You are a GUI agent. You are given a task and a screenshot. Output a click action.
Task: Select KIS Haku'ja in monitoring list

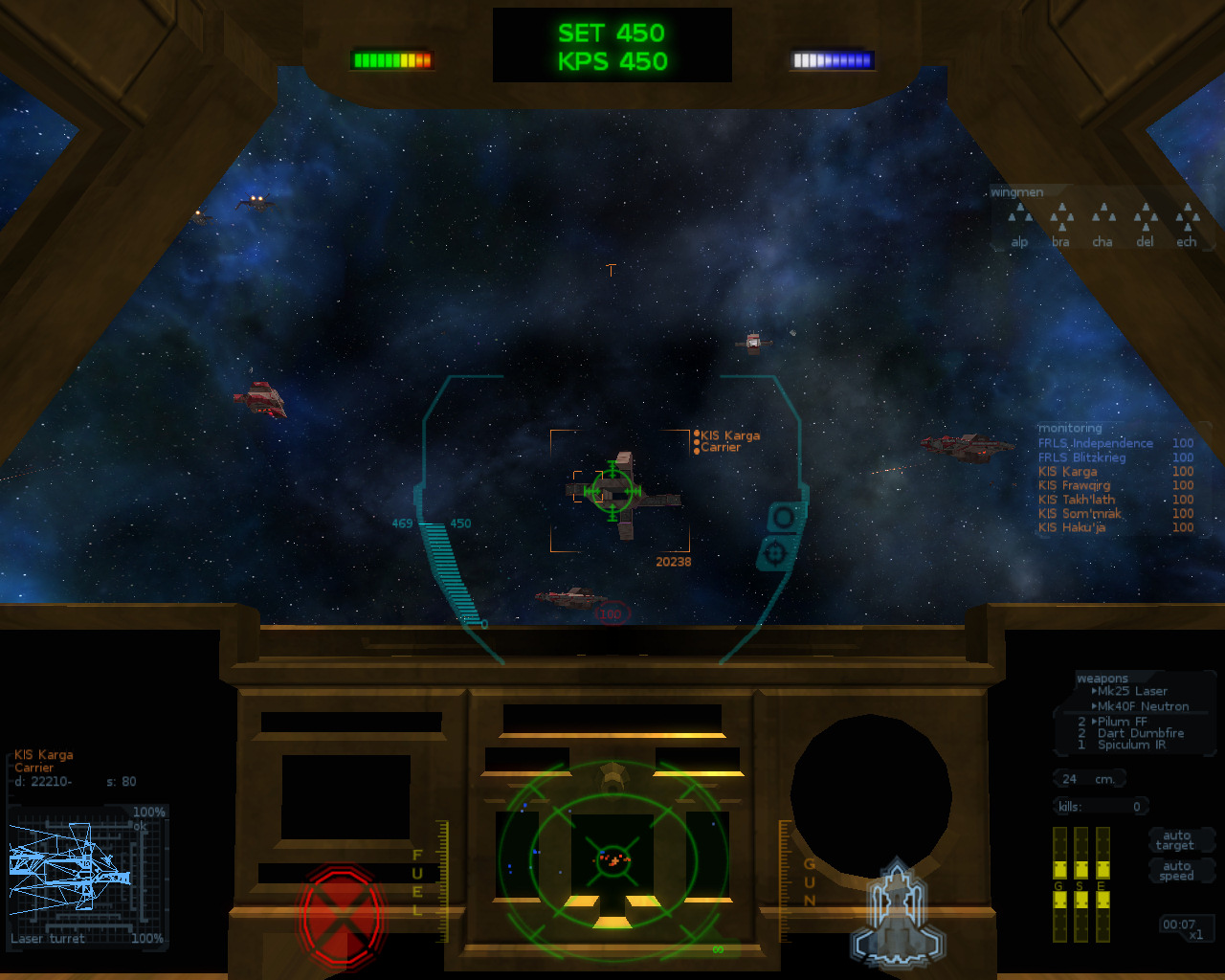1072,527
